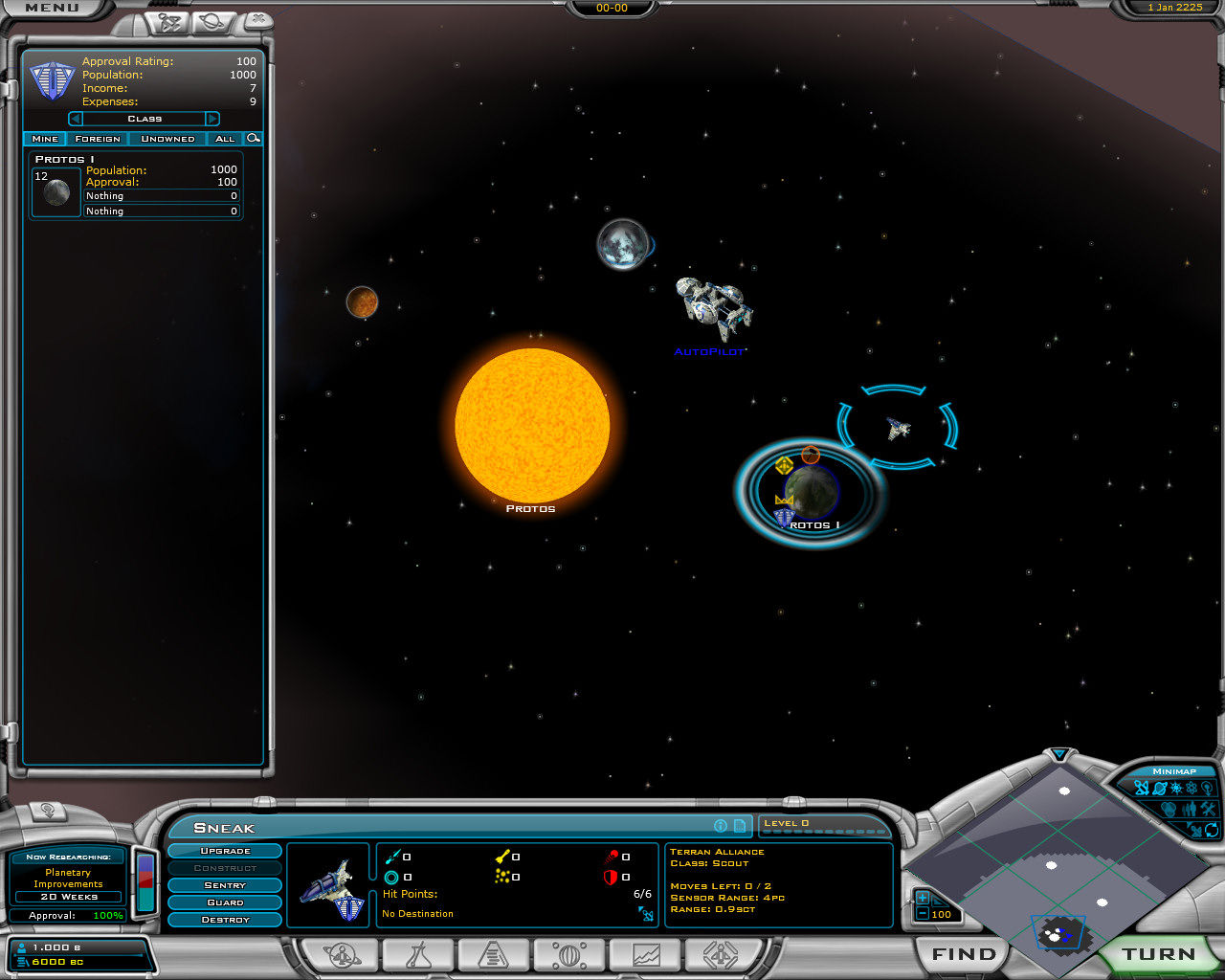Open the research screen via the flask icon
1225x980 pixels.
tap(418, 955)
